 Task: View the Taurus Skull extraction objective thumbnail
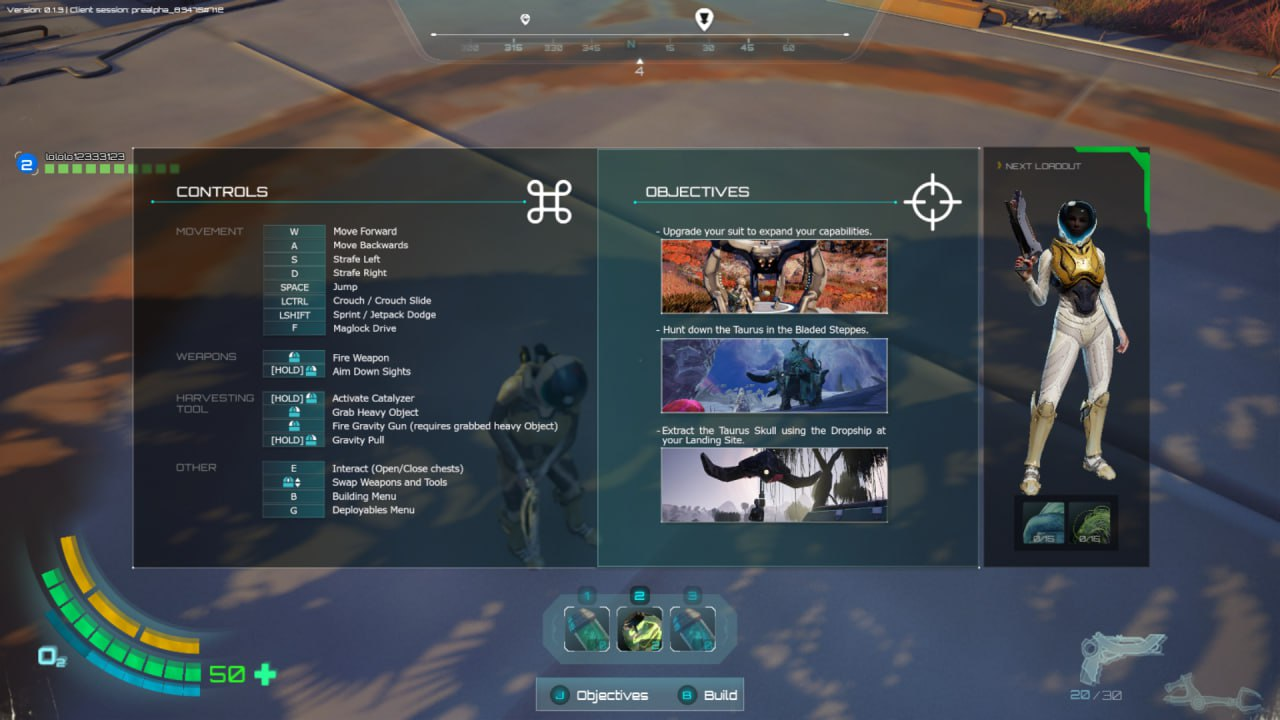point(774,484)
